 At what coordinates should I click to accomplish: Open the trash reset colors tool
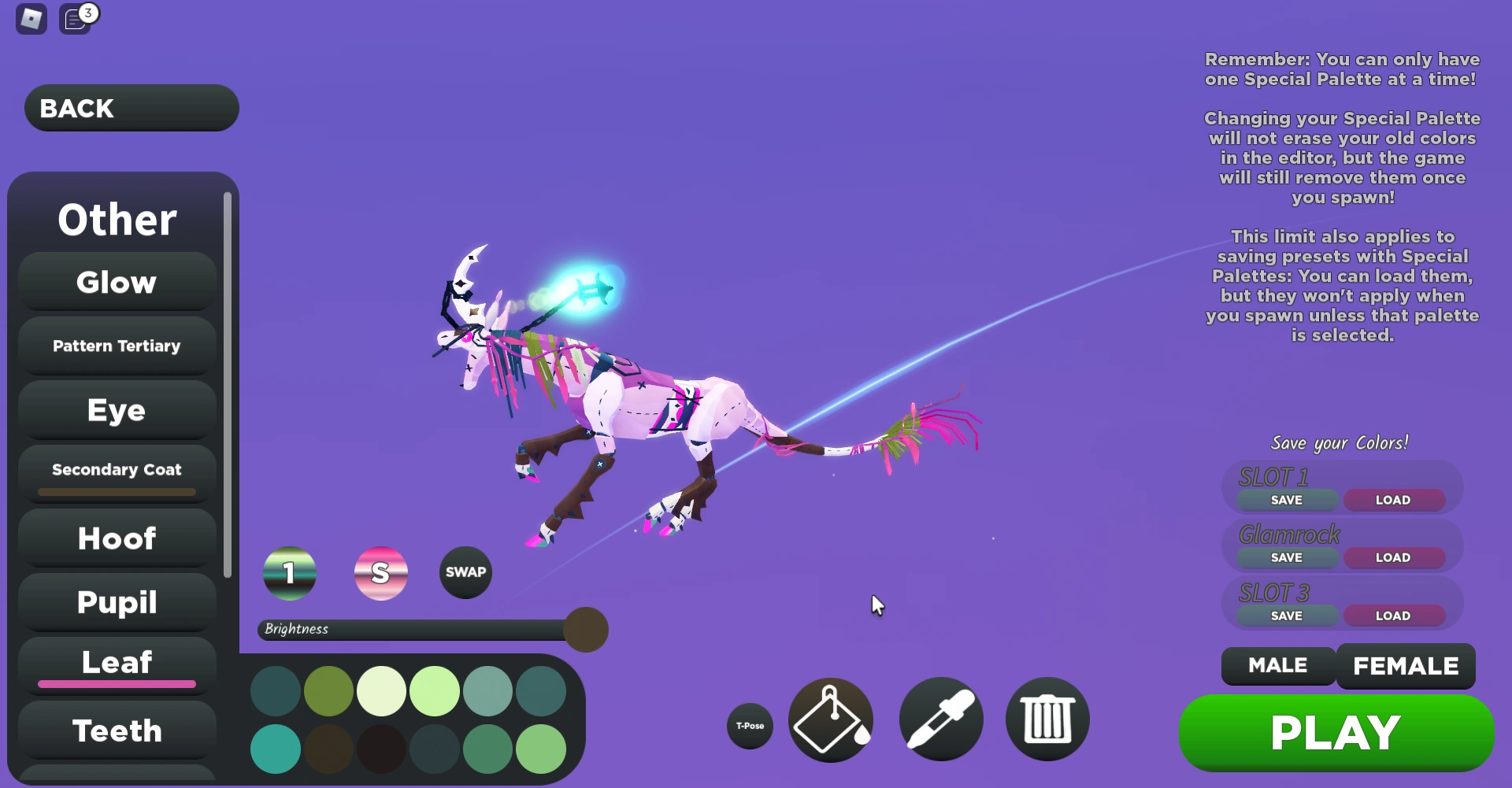[x=1047, y=720]
